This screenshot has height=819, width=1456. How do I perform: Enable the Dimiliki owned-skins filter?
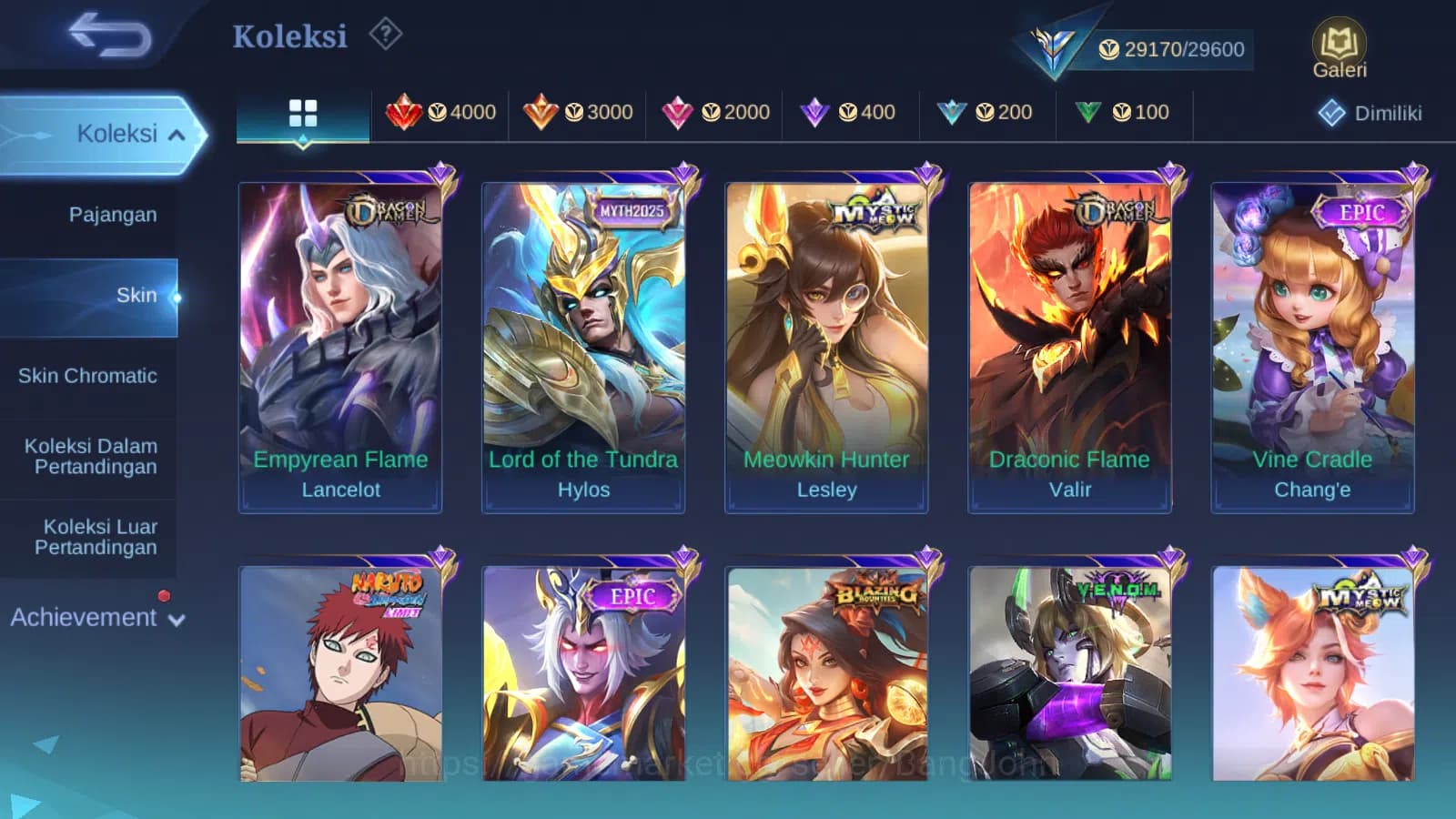point(1371,115)
